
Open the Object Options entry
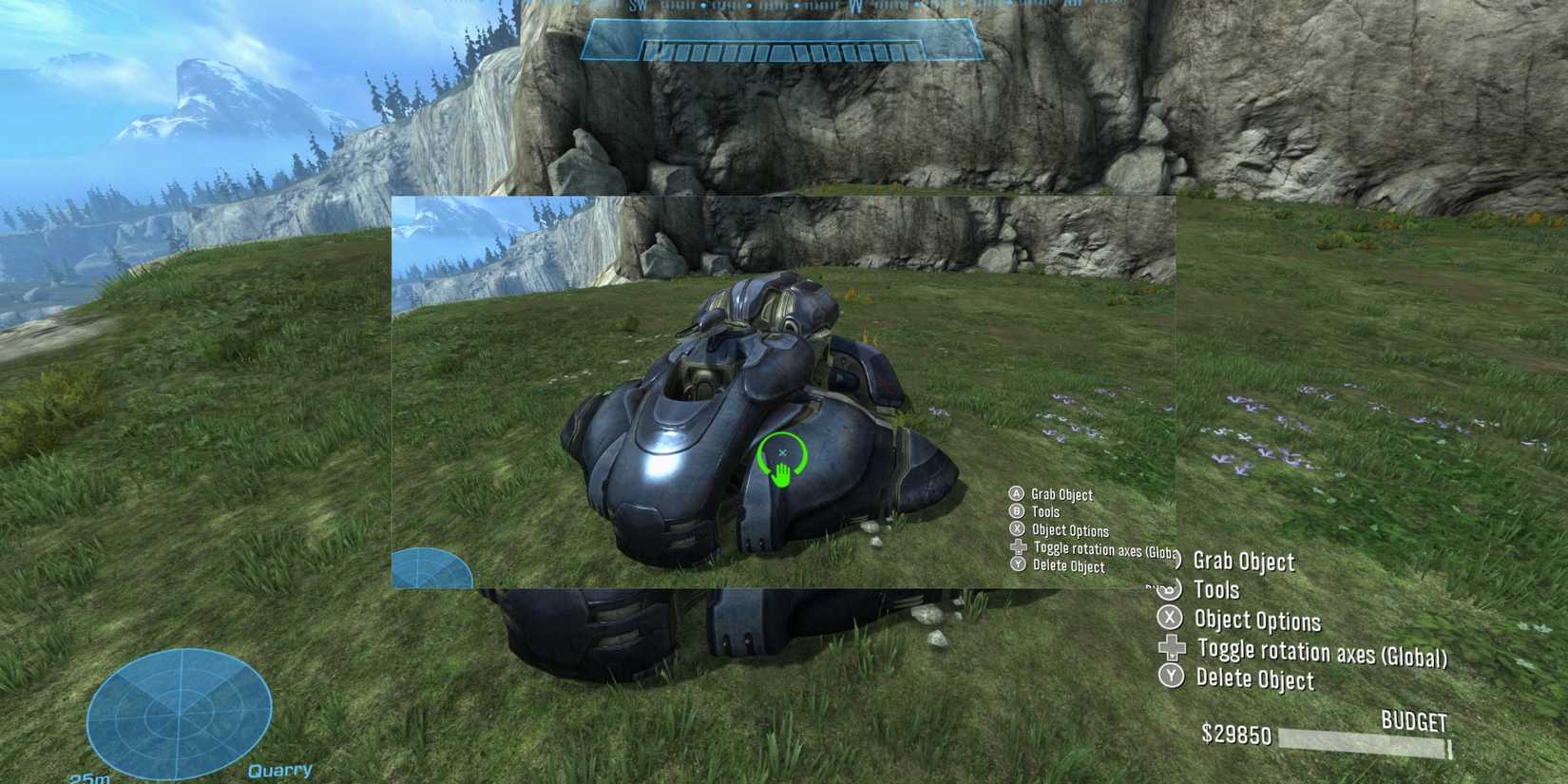[x=1256, y=621]
